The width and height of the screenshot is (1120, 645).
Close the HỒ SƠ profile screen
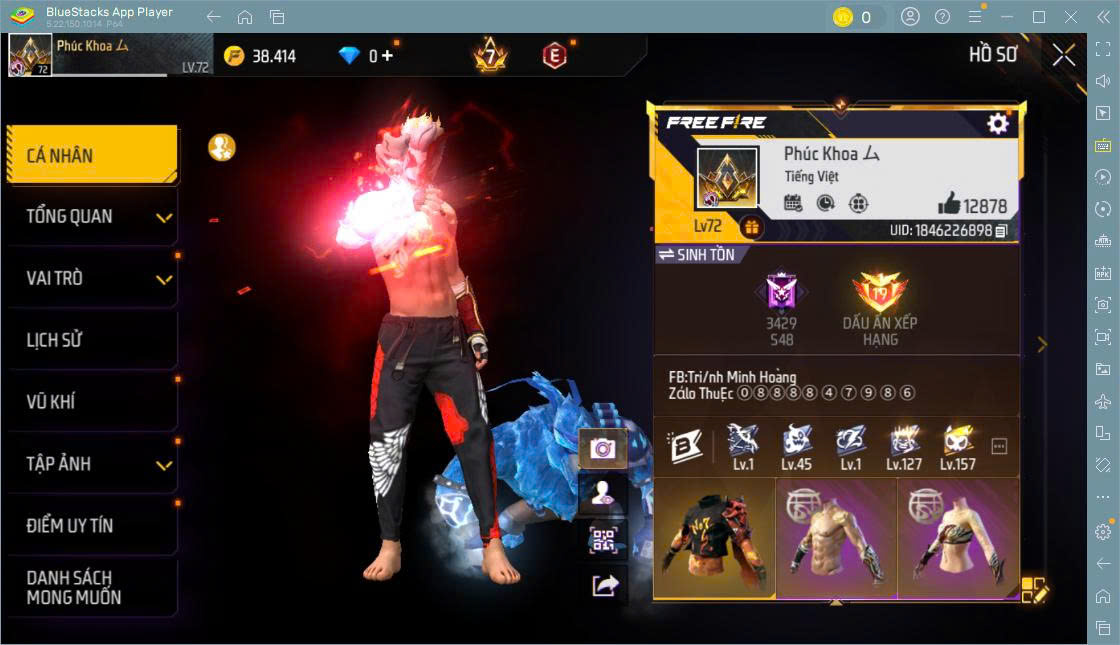(1064, 55)
